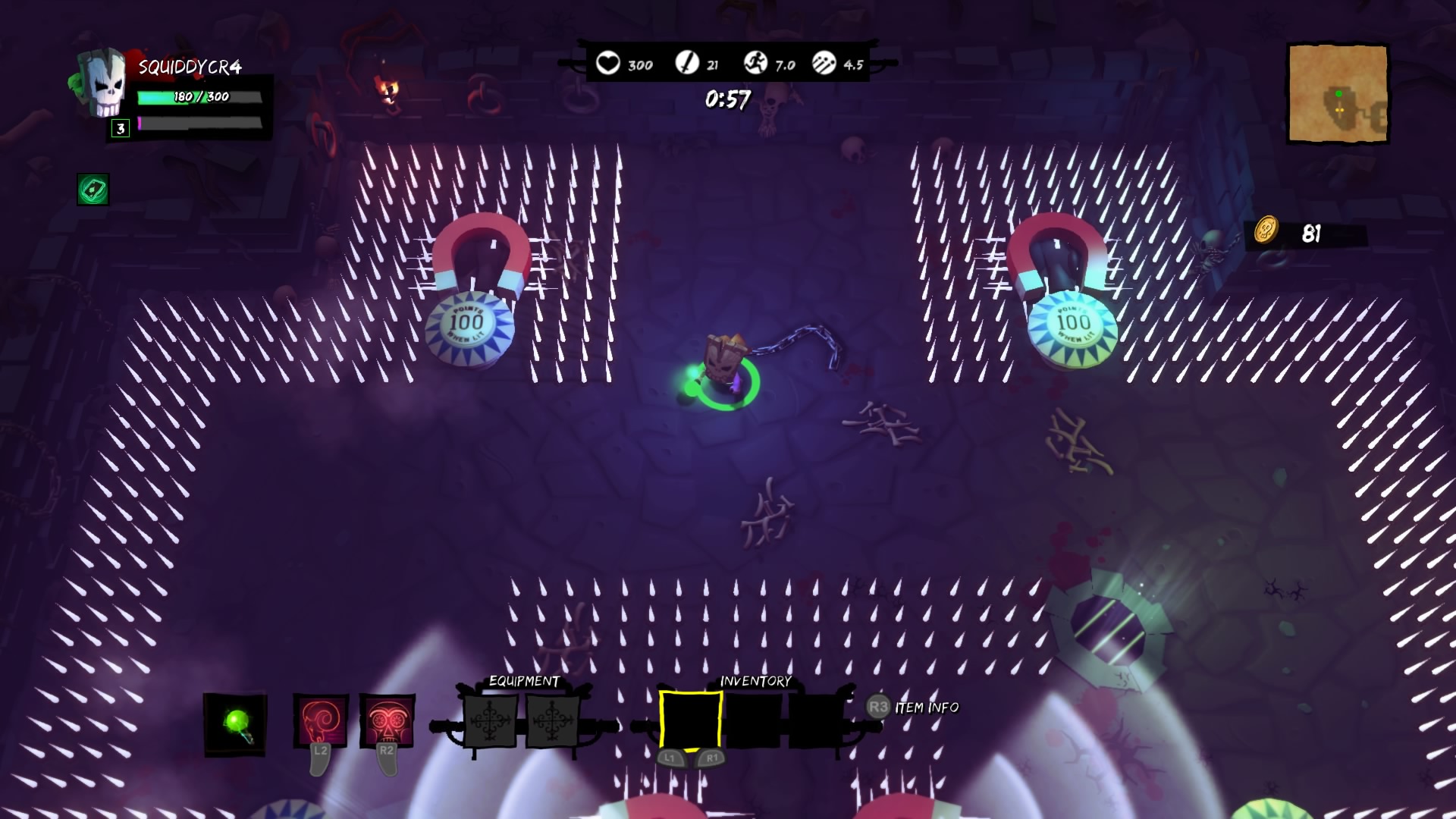Image resolution: width=1456 pixels, height=819 pixels.
Task: Click the skull mask player portrait
Action: (103, 82)
